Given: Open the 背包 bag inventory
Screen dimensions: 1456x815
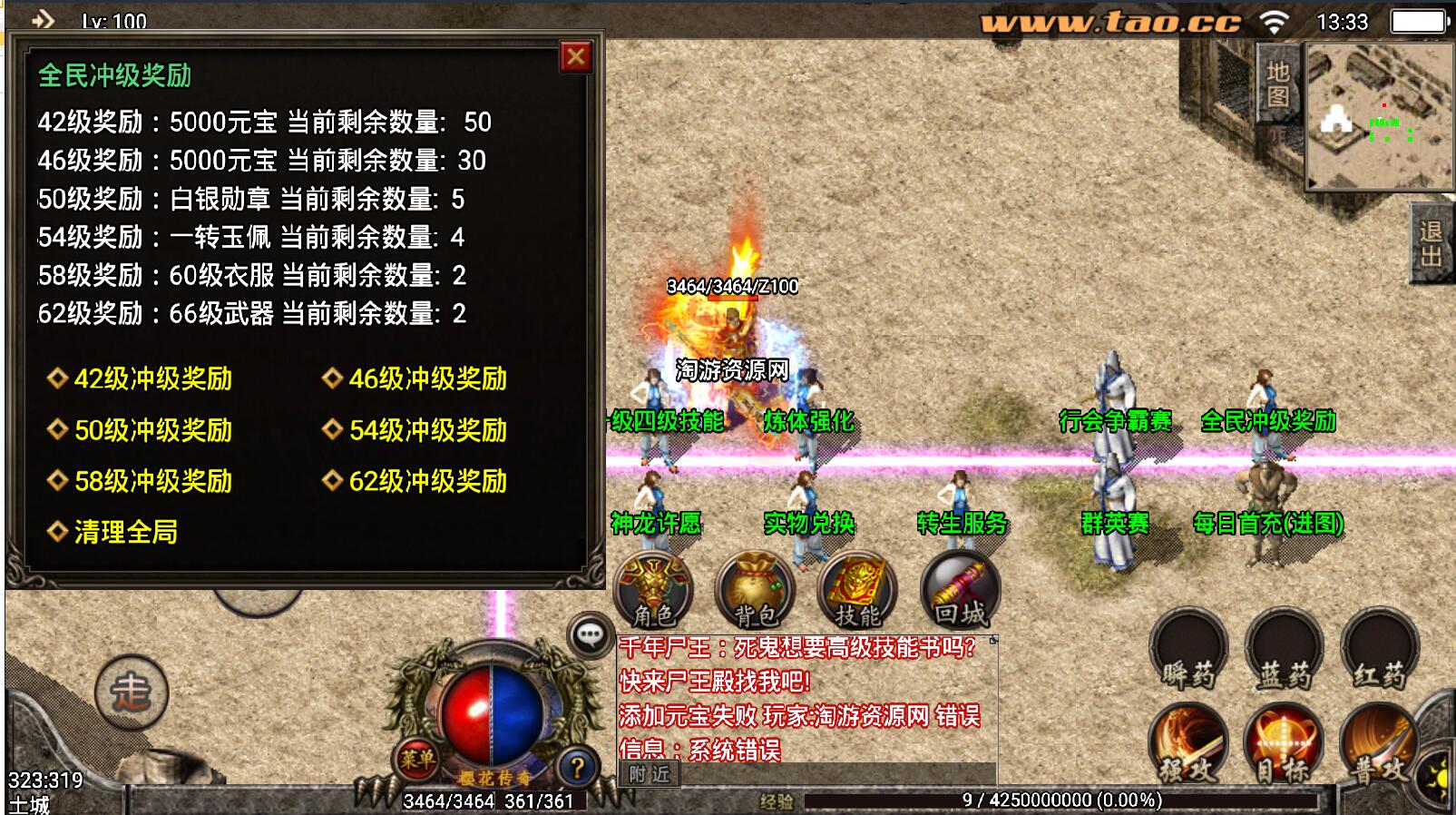Looking at the screenshot, I should click(x=755, y=592).
